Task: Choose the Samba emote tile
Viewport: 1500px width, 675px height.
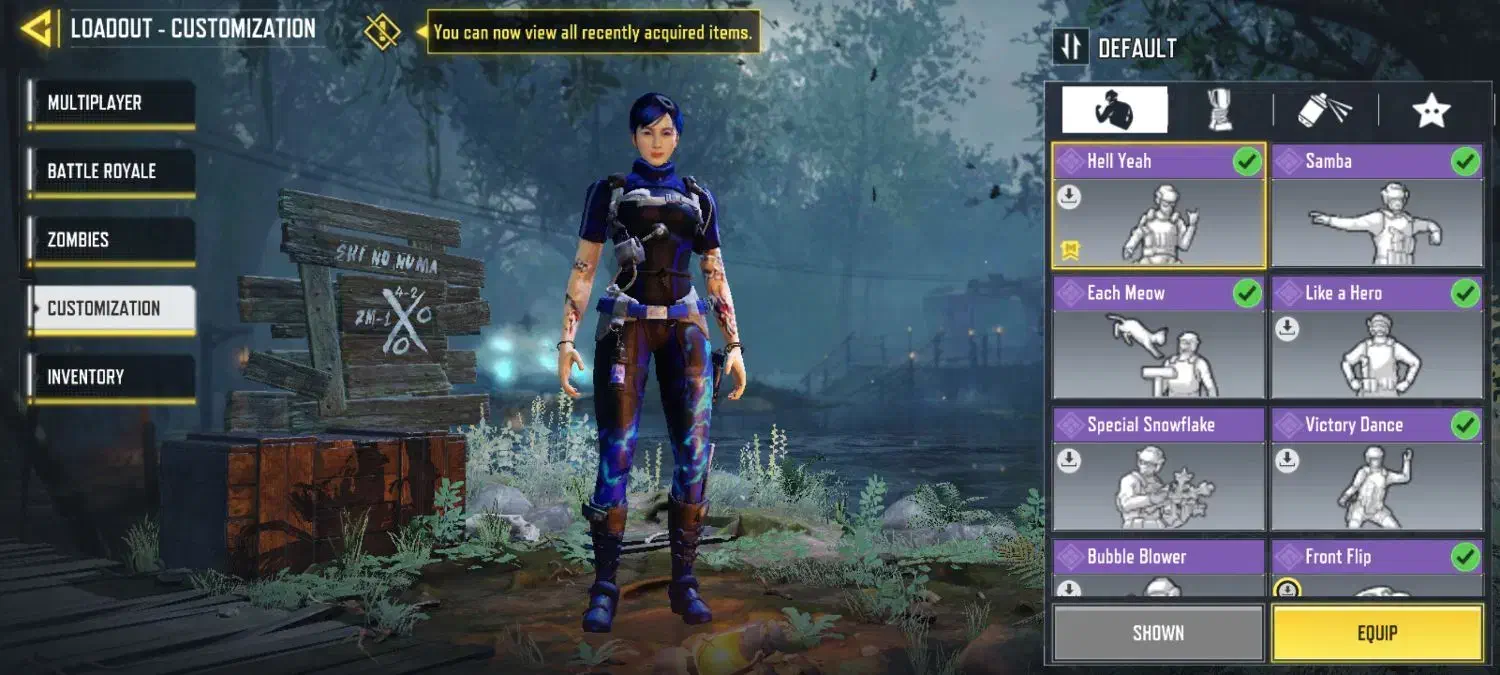Action: coord(1377,206)
